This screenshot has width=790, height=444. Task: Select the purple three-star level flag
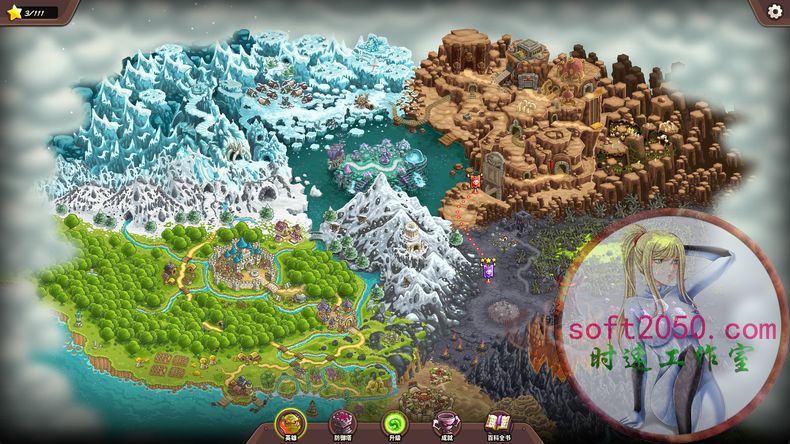[488, 268]
